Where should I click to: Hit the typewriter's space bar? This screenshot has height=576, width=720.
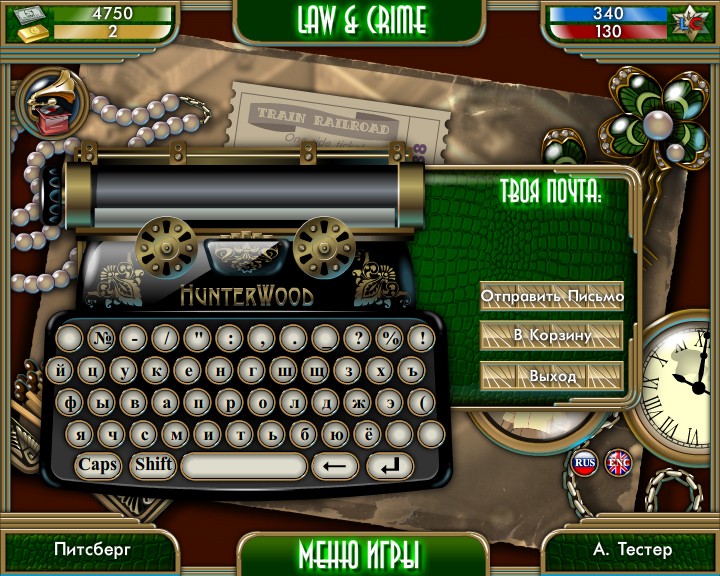tap(244, 466)
